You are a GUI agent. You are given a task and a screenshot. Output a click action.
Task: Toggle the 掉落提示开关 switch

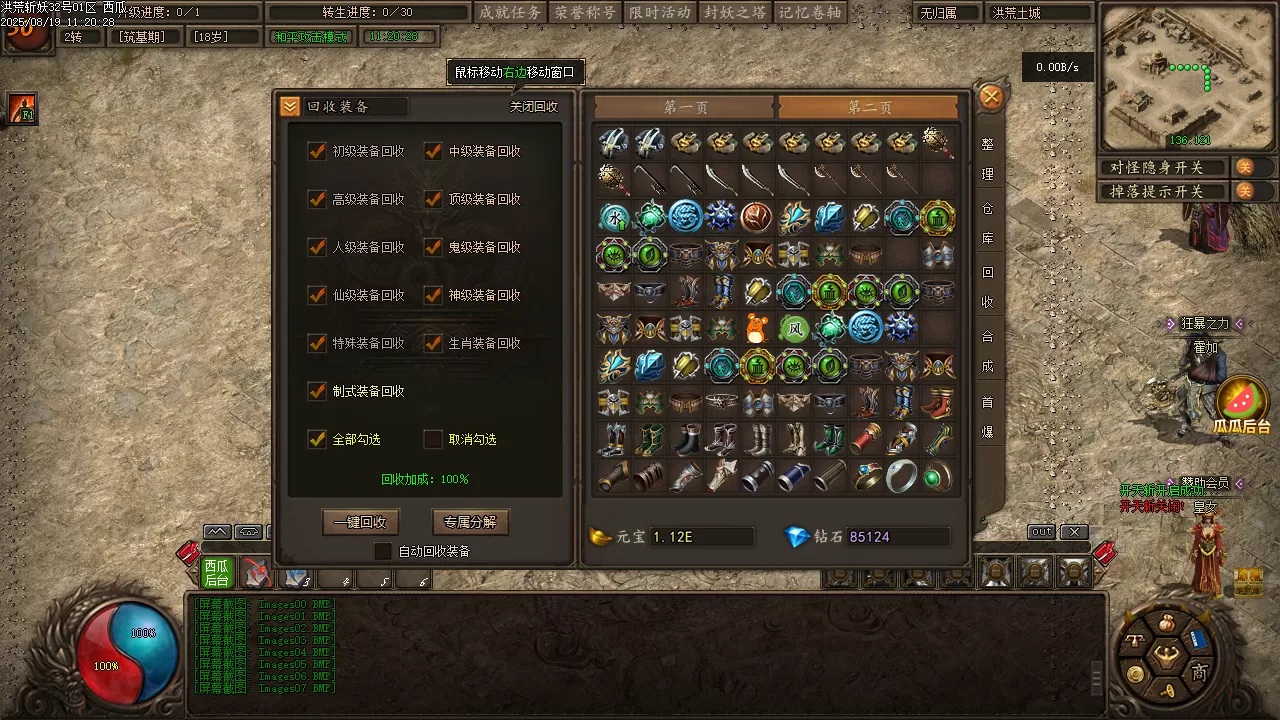point(1245,191)
